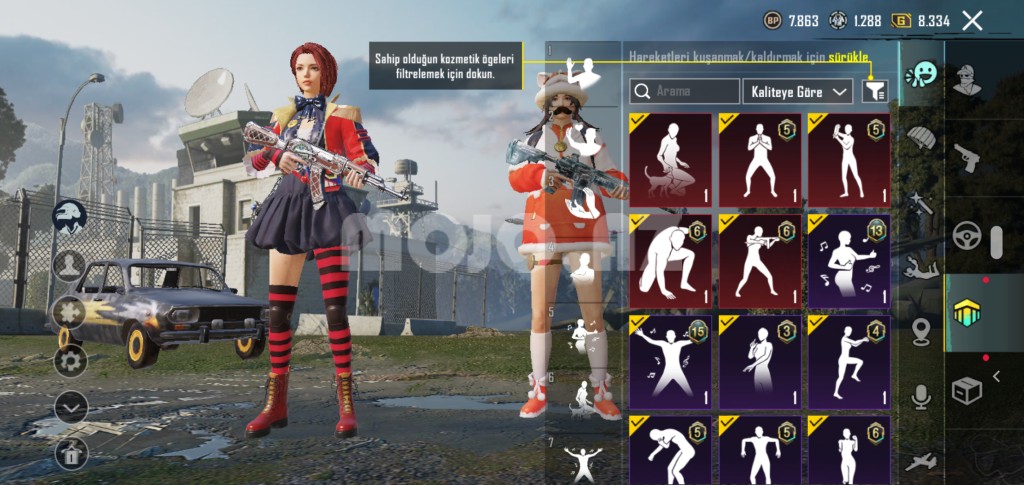
Task: Open the box crate category
Action: click(967, 390)
